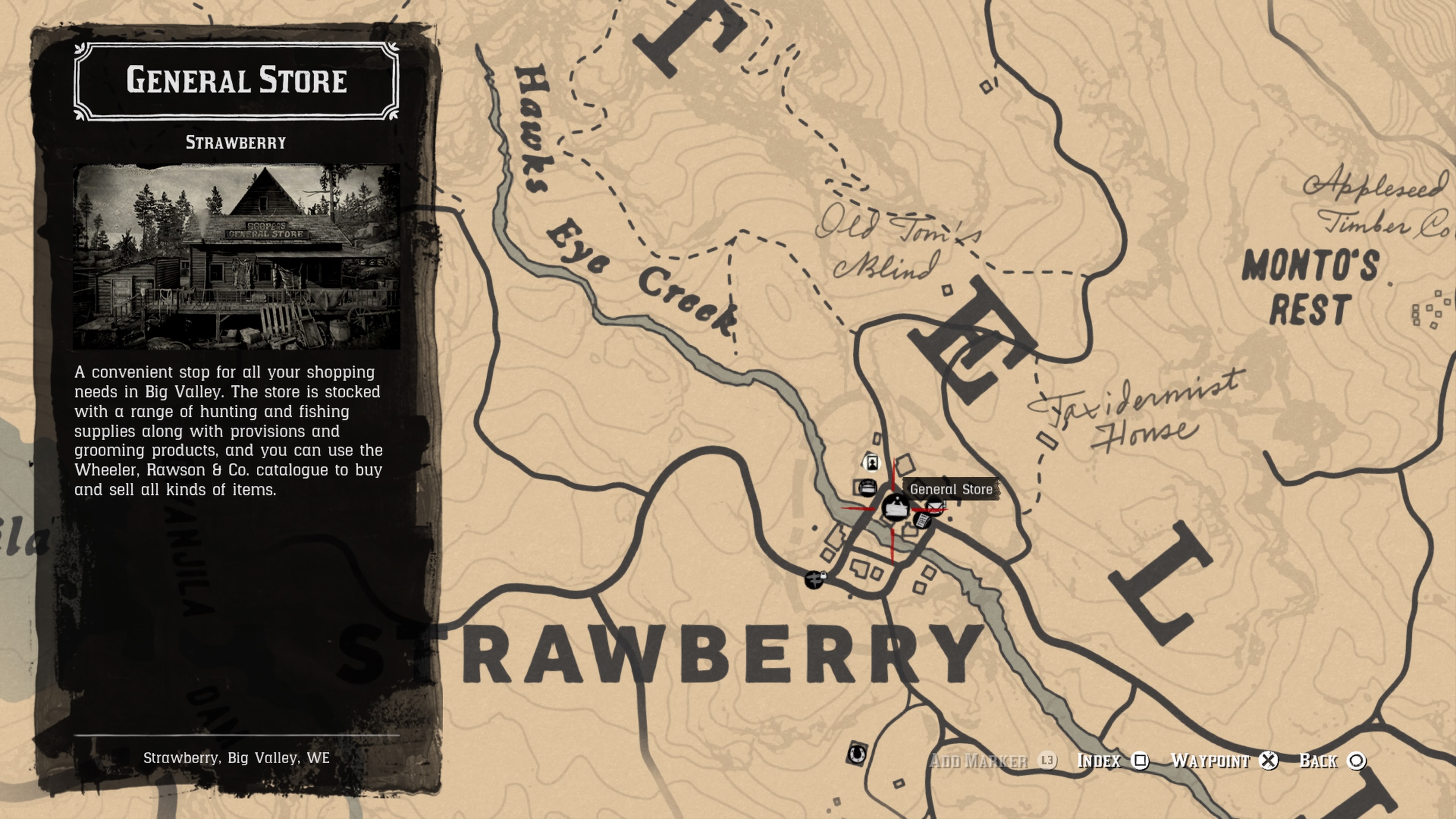Click the Sheriff's photograph icon north of town

click(872, 463)
